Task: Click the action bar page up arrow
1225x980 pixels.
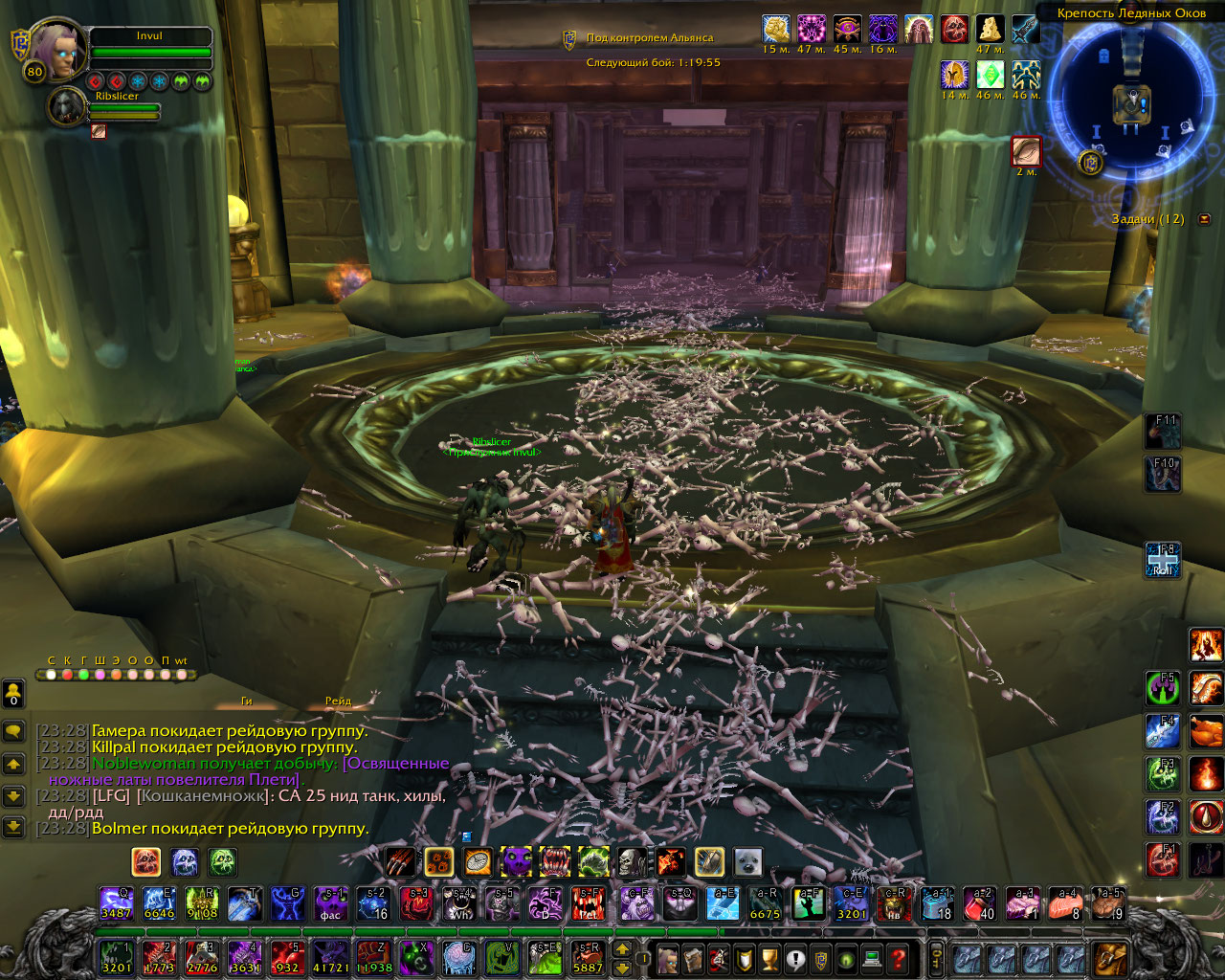Action: click(622, 948)
